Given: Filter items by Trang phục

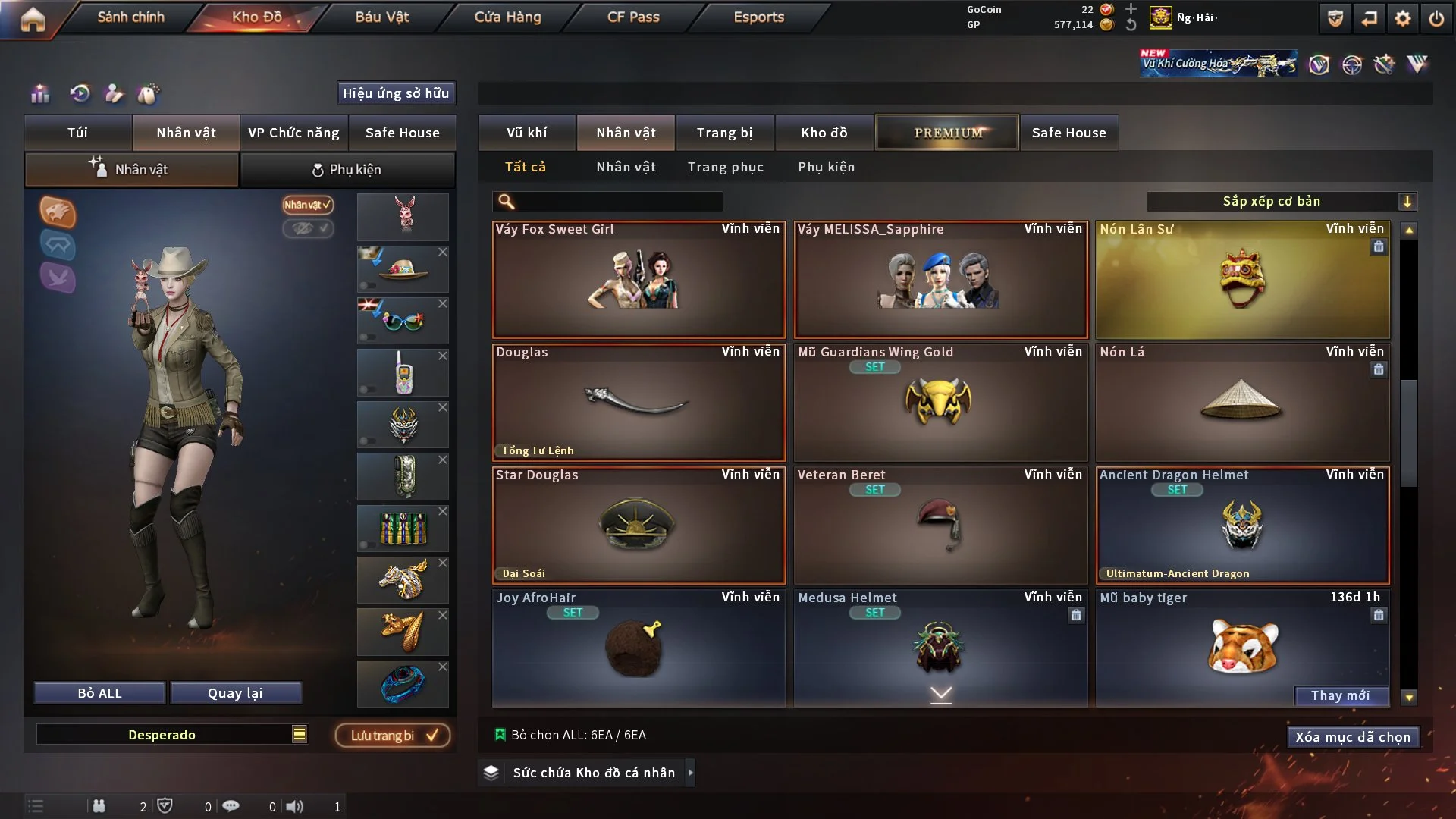Looking at the screenshot, I should [725, 167].
